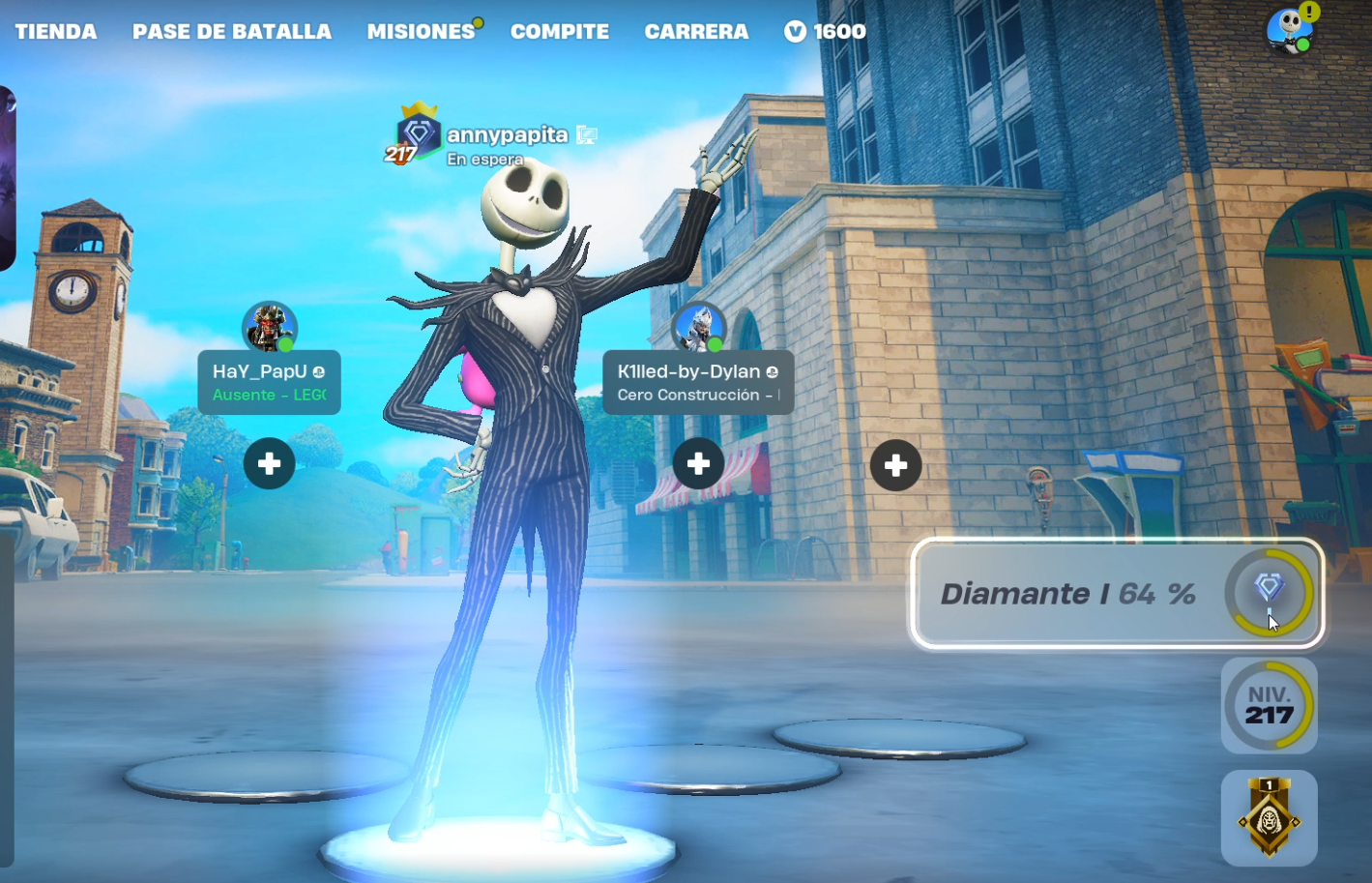Click annypapita's player name banner
The width and height of the screenshot is (1372, 883).
(x=506, y=135)
